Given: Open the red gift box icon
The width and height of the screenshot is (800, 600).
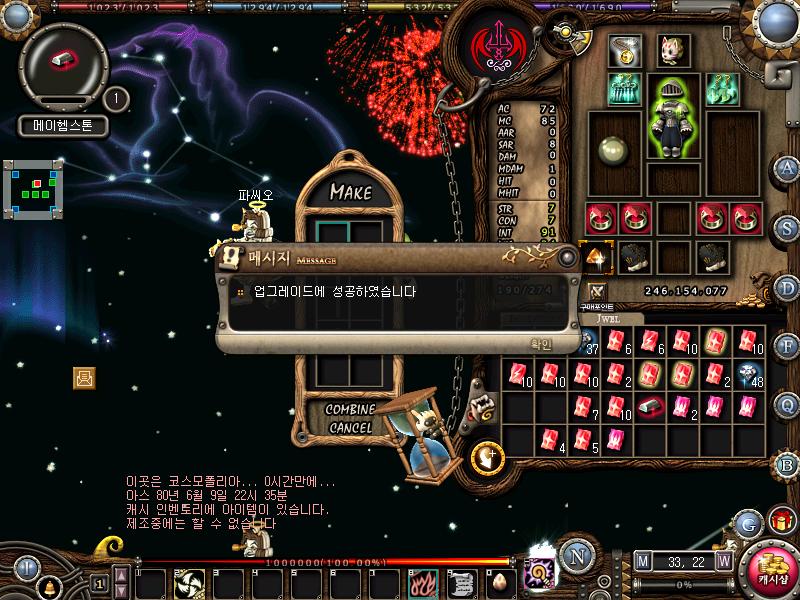Looking at the screenshot, I should point(781,520).
